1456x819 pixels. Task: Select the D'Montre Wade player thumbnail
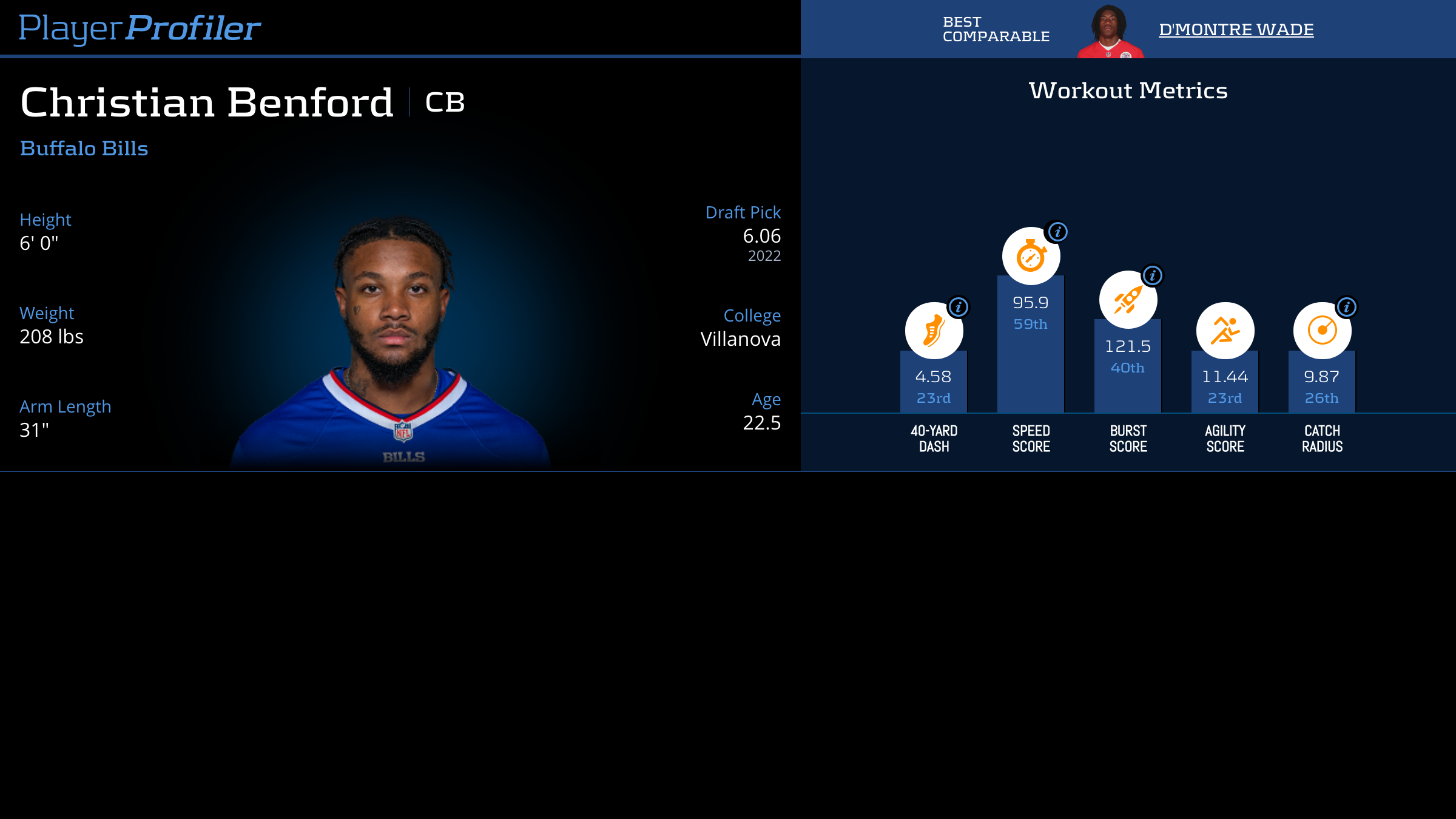pos(1110,32)
